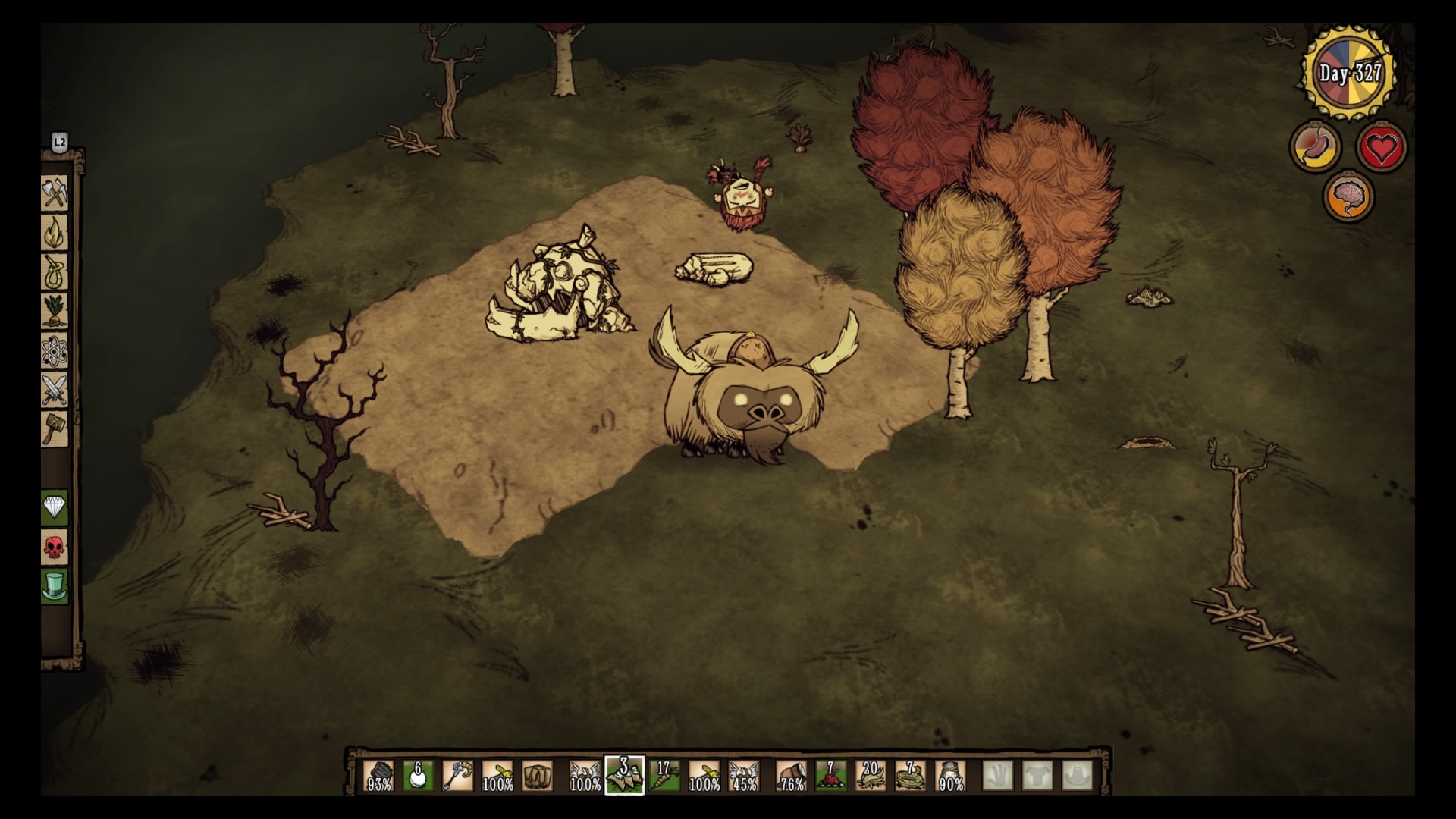This screenshot has width=1456, height=819.
Task: Choose the highlighted stack of 3 seed packets
Action: pos(625,776)
